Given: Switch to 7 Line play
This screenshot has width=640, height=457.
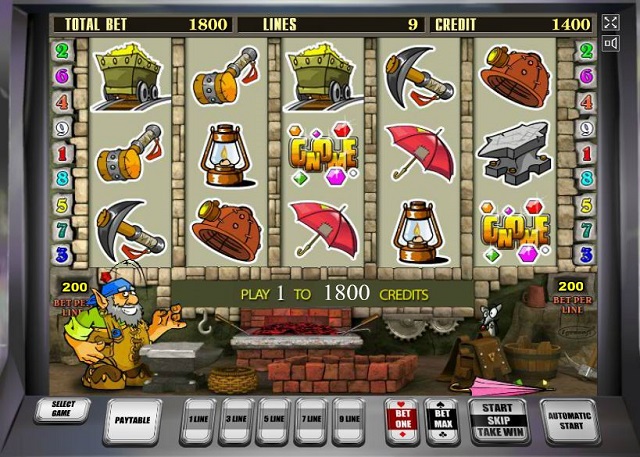Looking at the screenshot, I should tap(310, 421).
